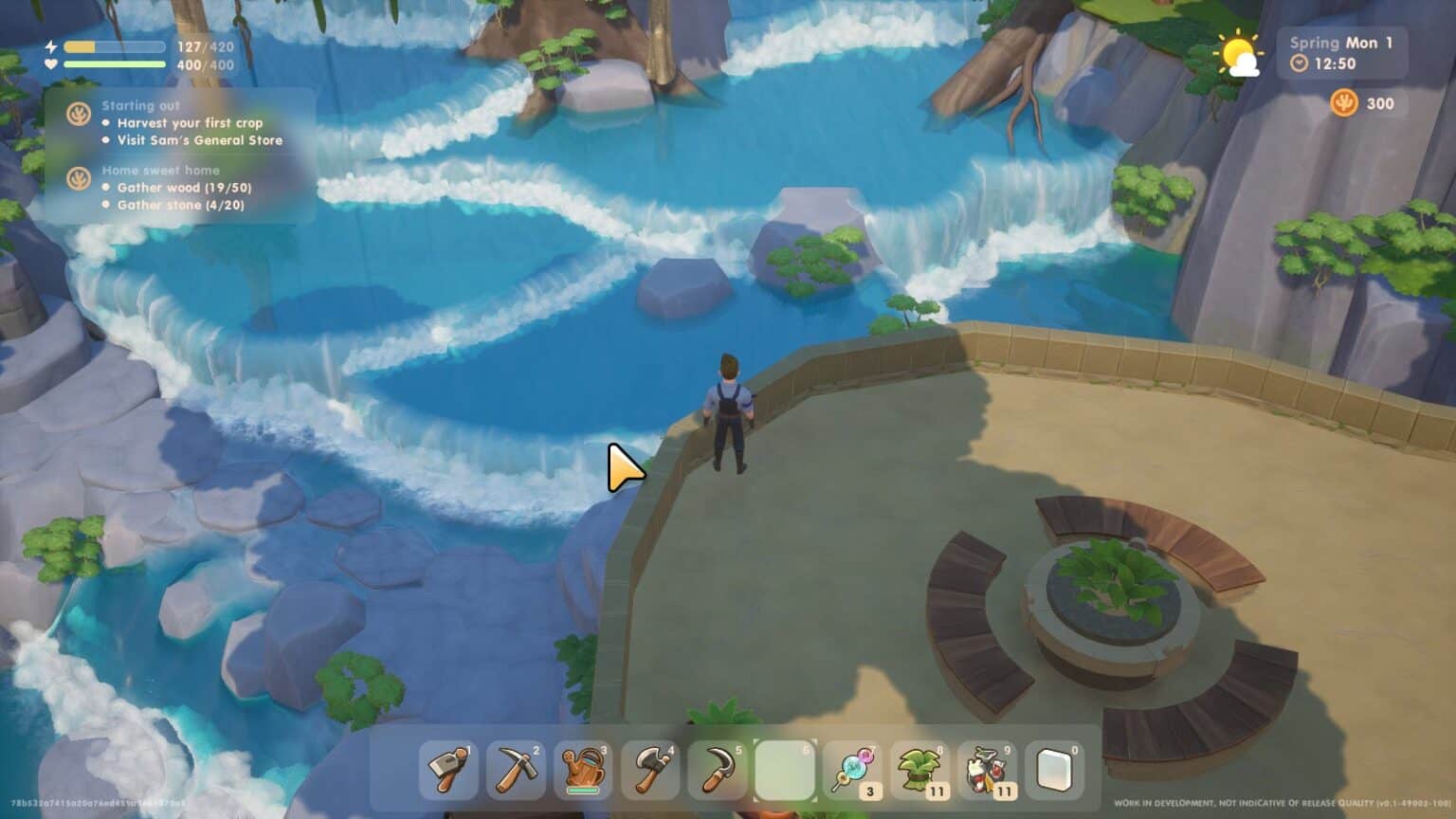Image resolution: width=1456 pixels, height=819 pixels.
Task: Select the hoe in hotbar slot 1
Action: [x=448, y=769]
